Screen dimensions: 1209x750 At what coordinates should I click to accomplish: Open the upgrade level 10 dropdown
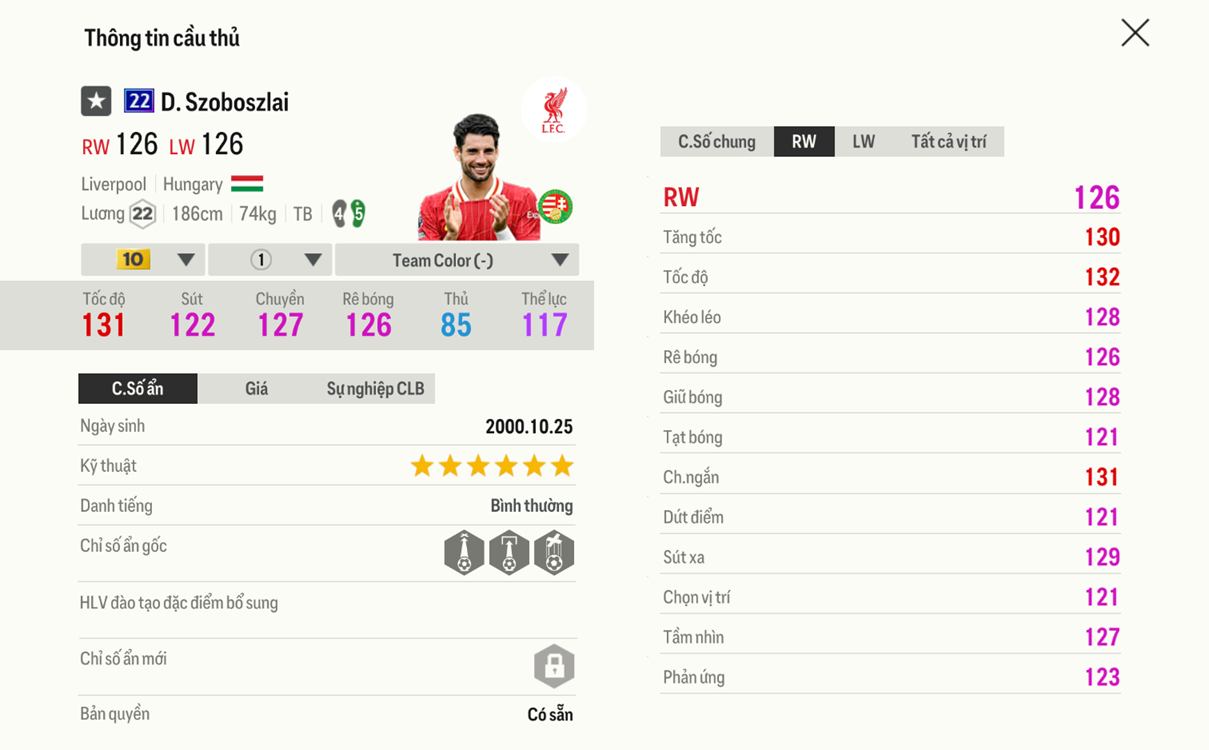click(143, 260)
